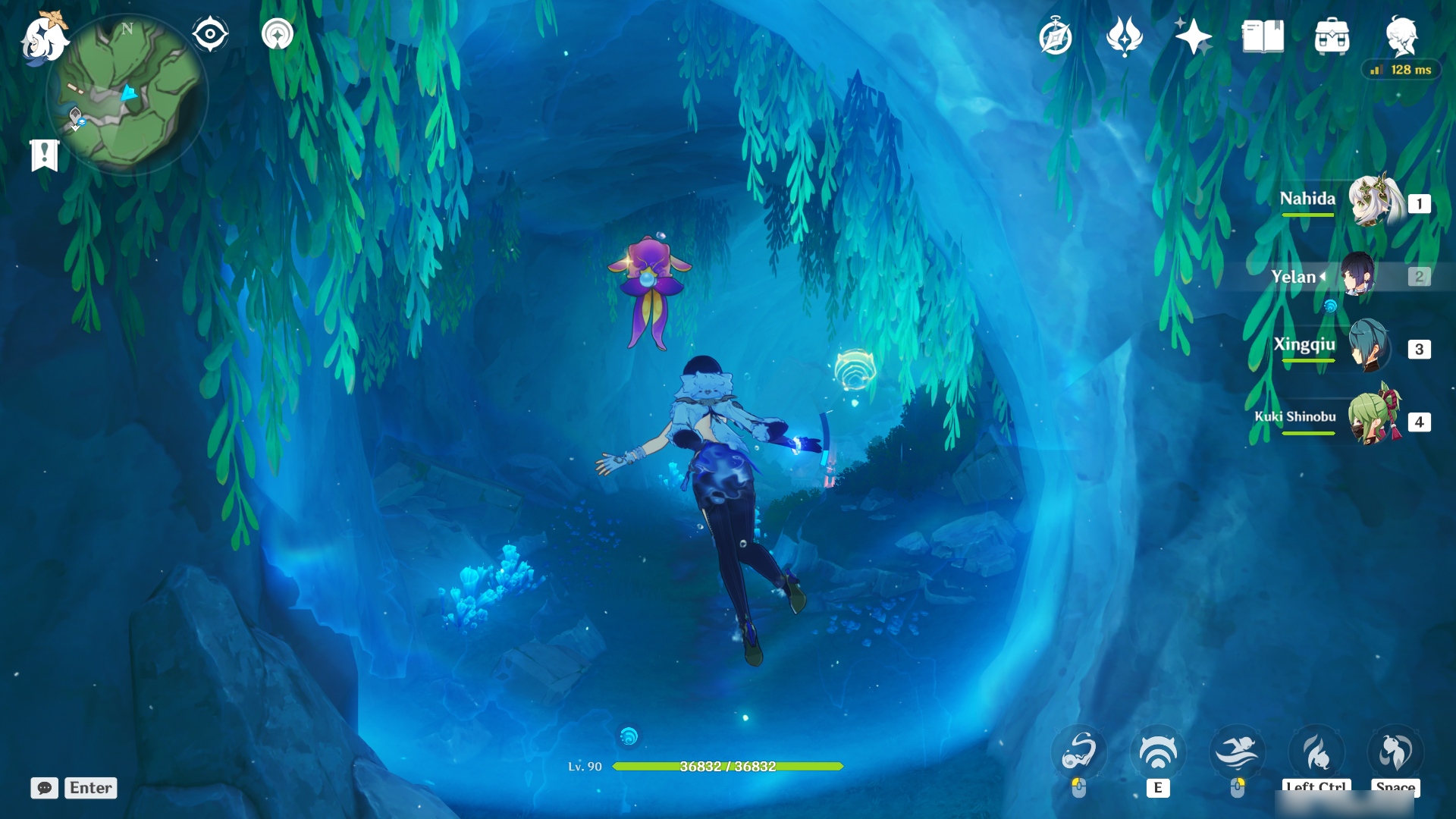Open the battle pass leaf-emblem icon
The width and height of the screenshot is (1456, 819).
click(x=1125, y=36)
